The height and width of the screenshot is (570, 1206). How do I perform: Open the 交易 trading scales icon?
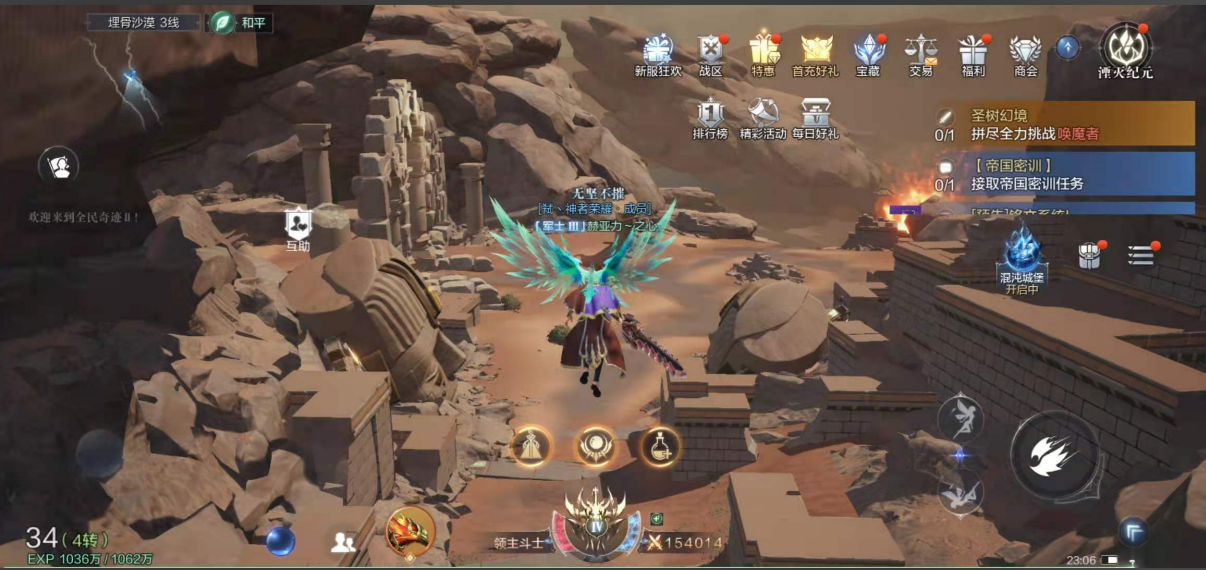[920, 52]
